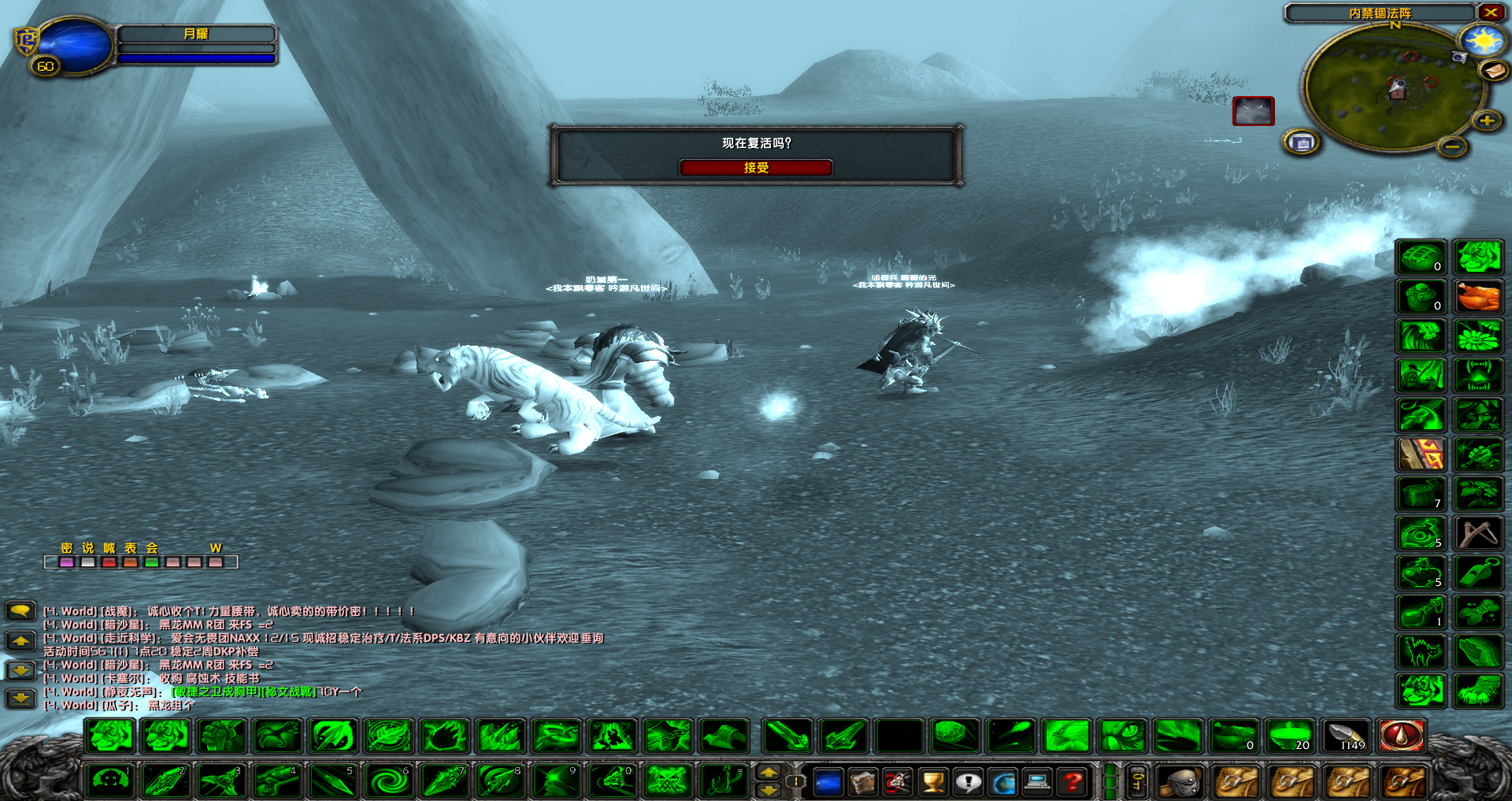Image resolution: width=1512 pixels, height=801 pixels.
Task: Switch to the 密 whisper chat tab
Action: [x=67, y=547]
